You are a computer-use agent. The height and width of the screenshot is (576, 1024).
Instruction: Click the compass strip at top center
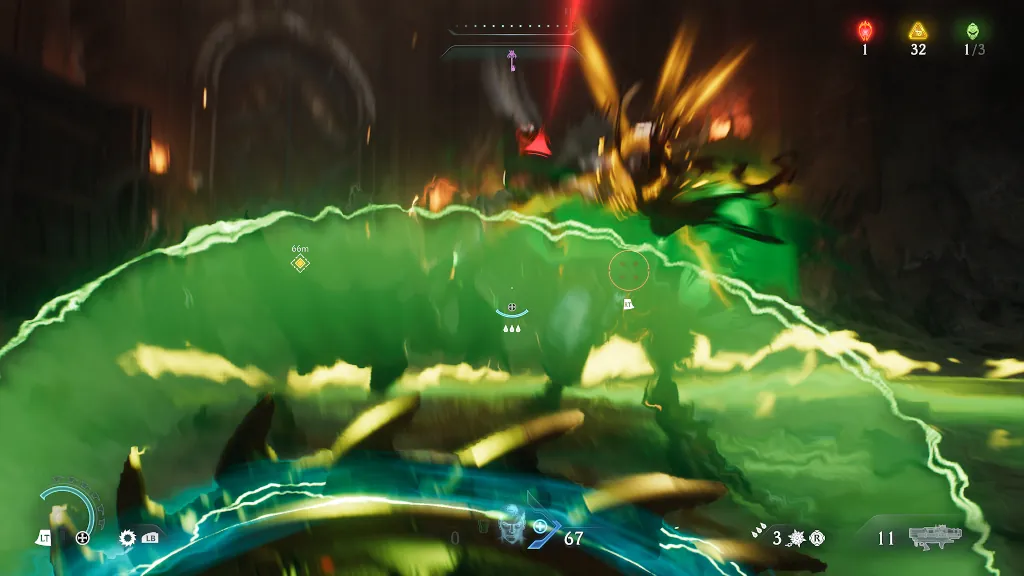tap(511, 29)
